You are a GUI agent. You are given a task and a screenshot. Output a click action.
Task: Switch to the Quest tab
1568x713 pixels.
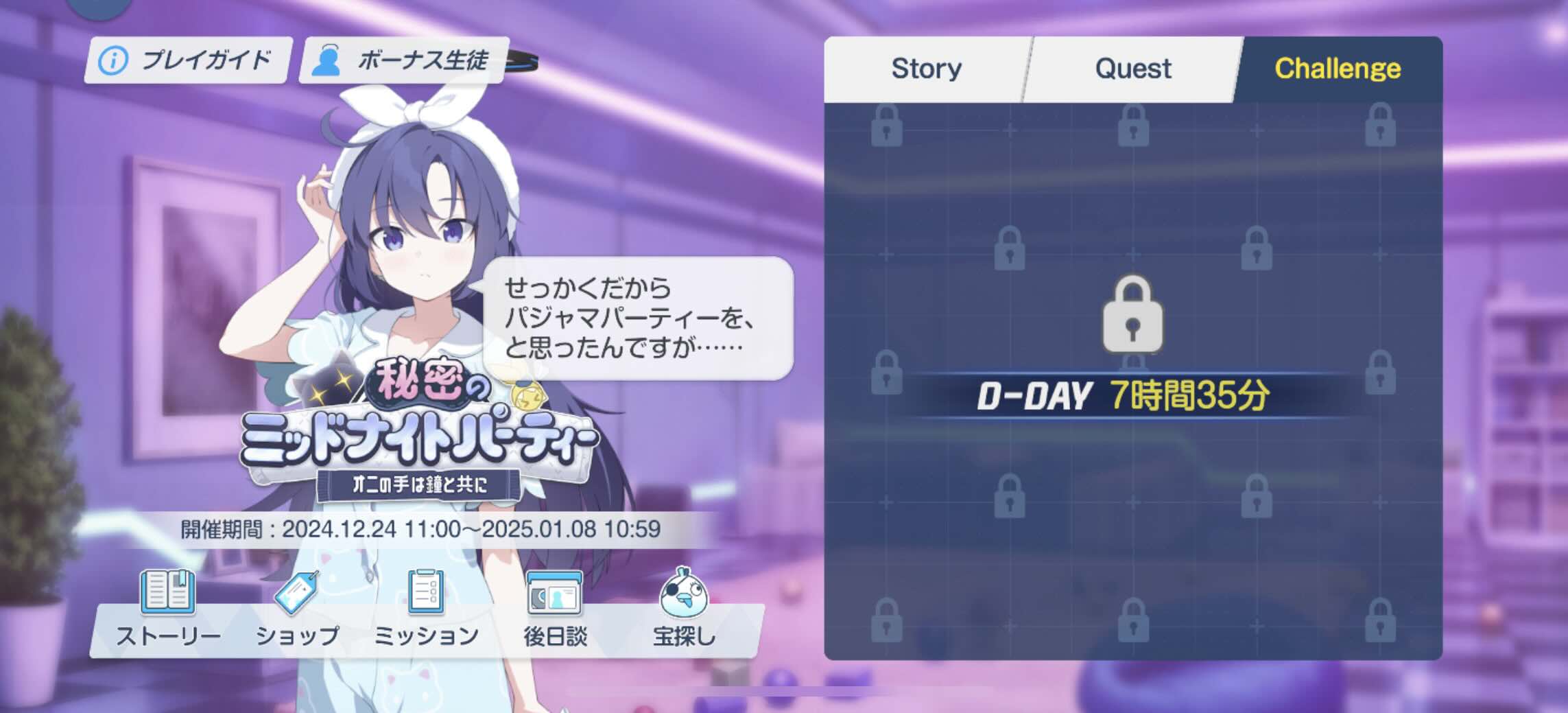point(1132,68)
